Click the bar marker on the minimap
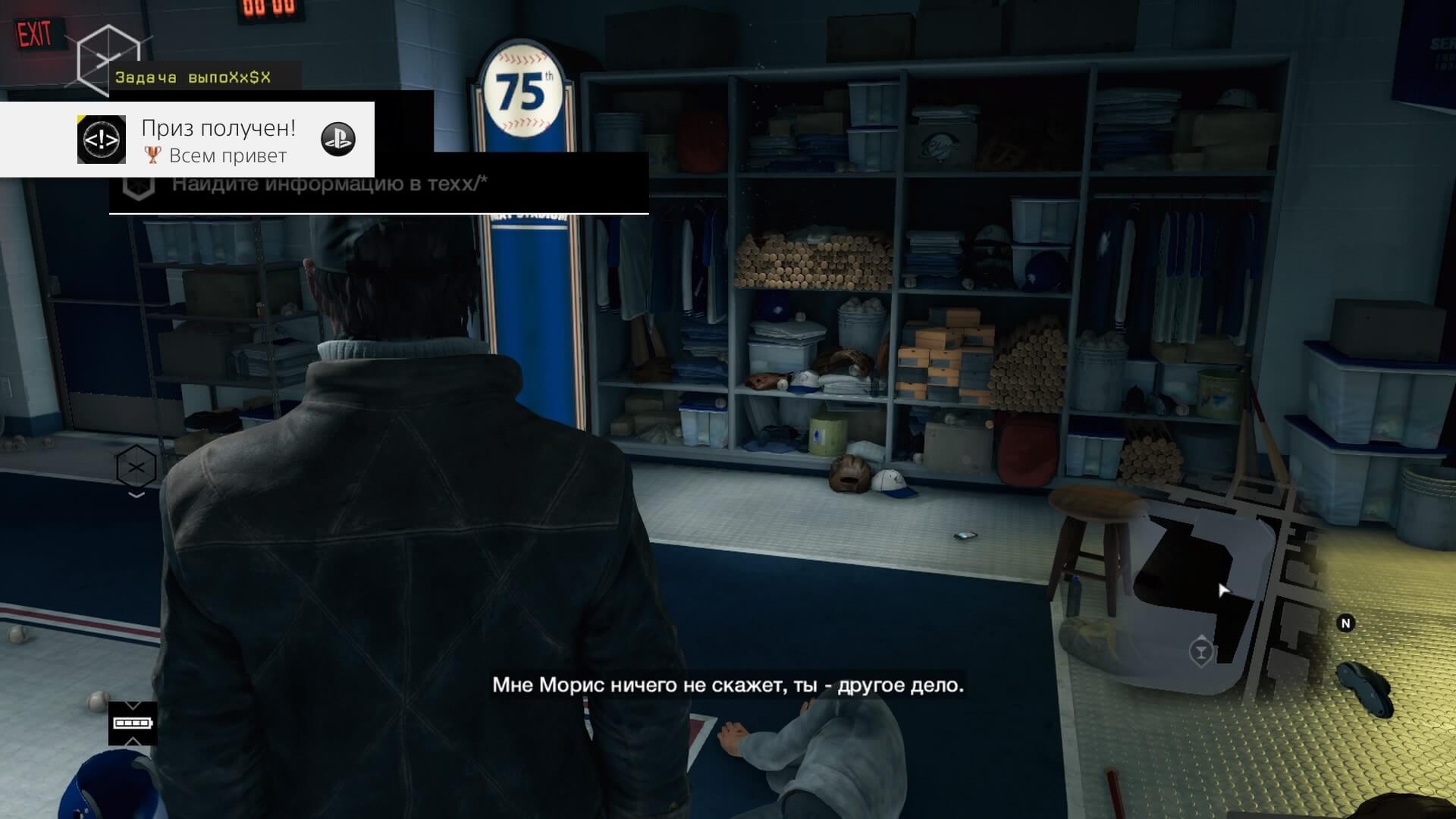Image resolution: width=1456 pixels, height=819 pixels. (1200, 651)
